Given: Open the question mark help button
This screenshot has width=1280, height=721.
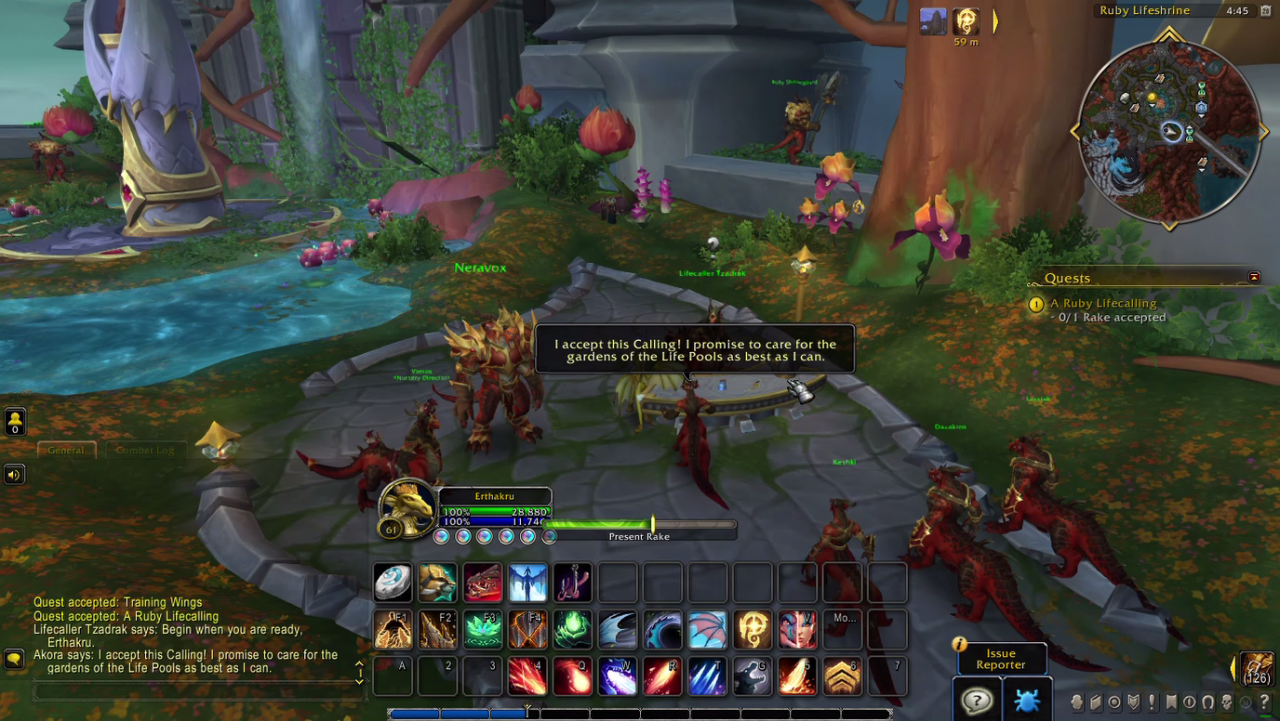Looking at the screenshot, I should coord(976,700).
